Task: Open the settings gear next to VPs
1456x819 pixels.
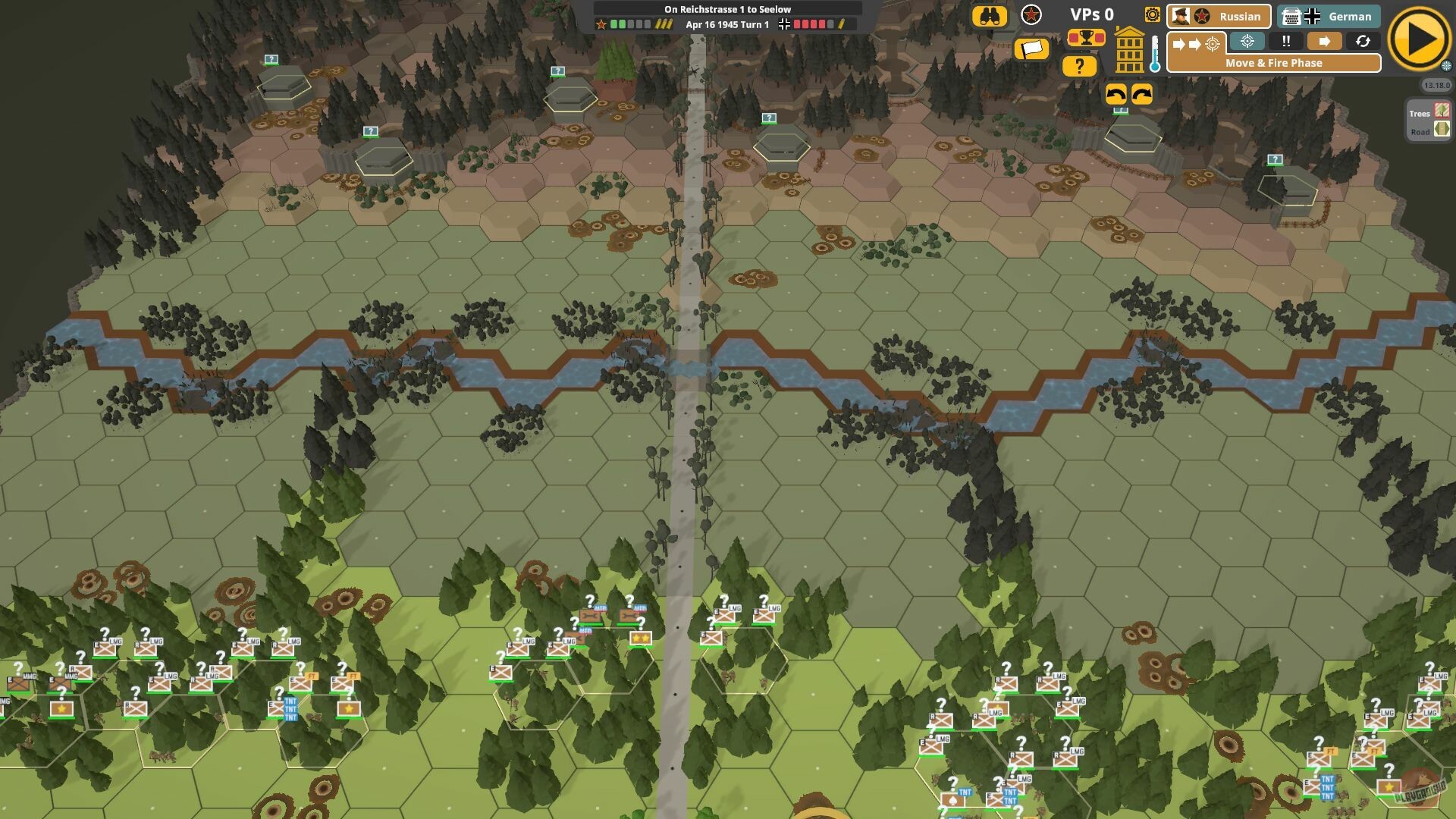Action: click(1151, 14)
